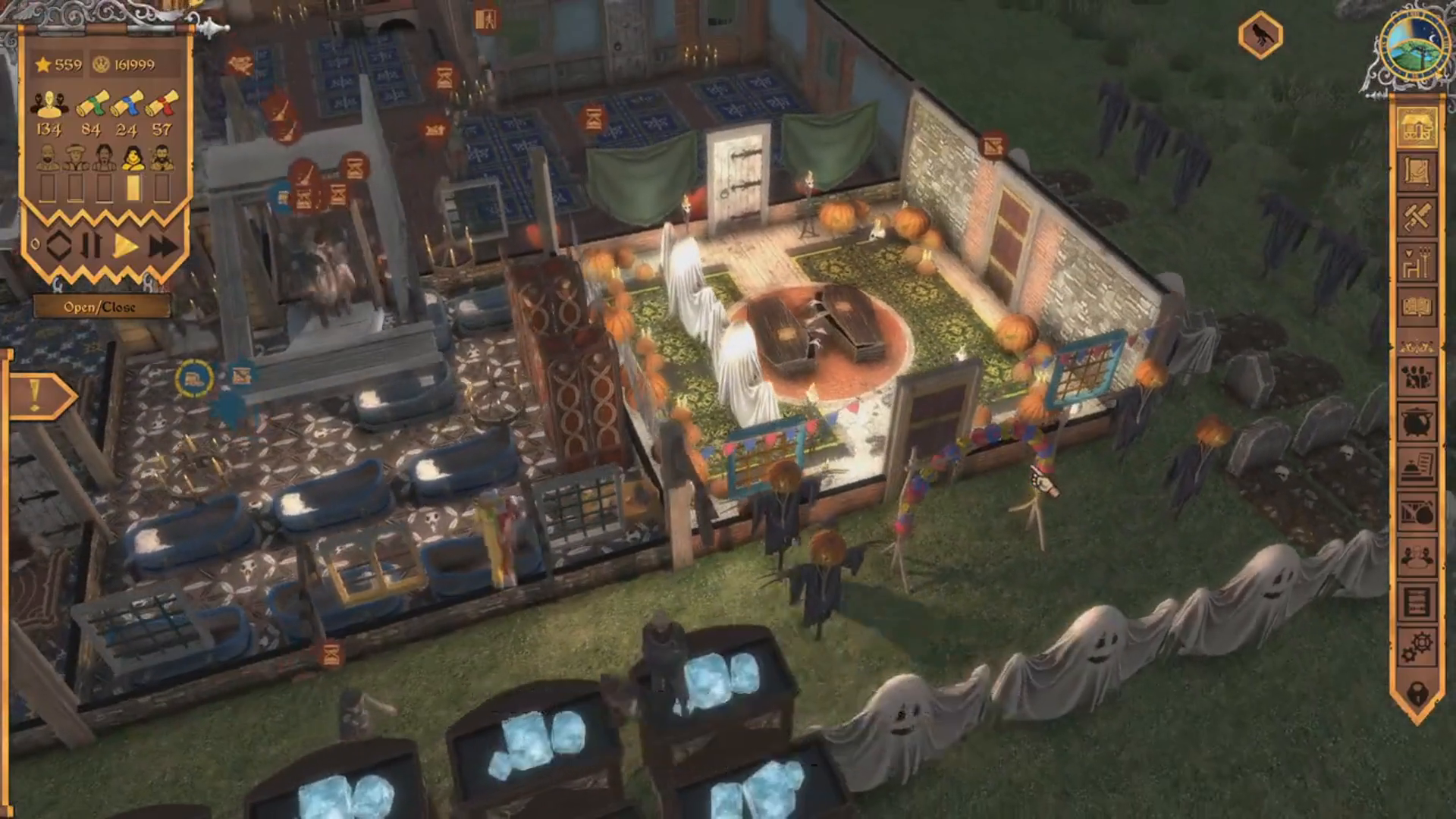Image resolution: width=1456 pixels, height=819 pixels.
Task: Open the book journal menu
Action: pos(1417,307)
